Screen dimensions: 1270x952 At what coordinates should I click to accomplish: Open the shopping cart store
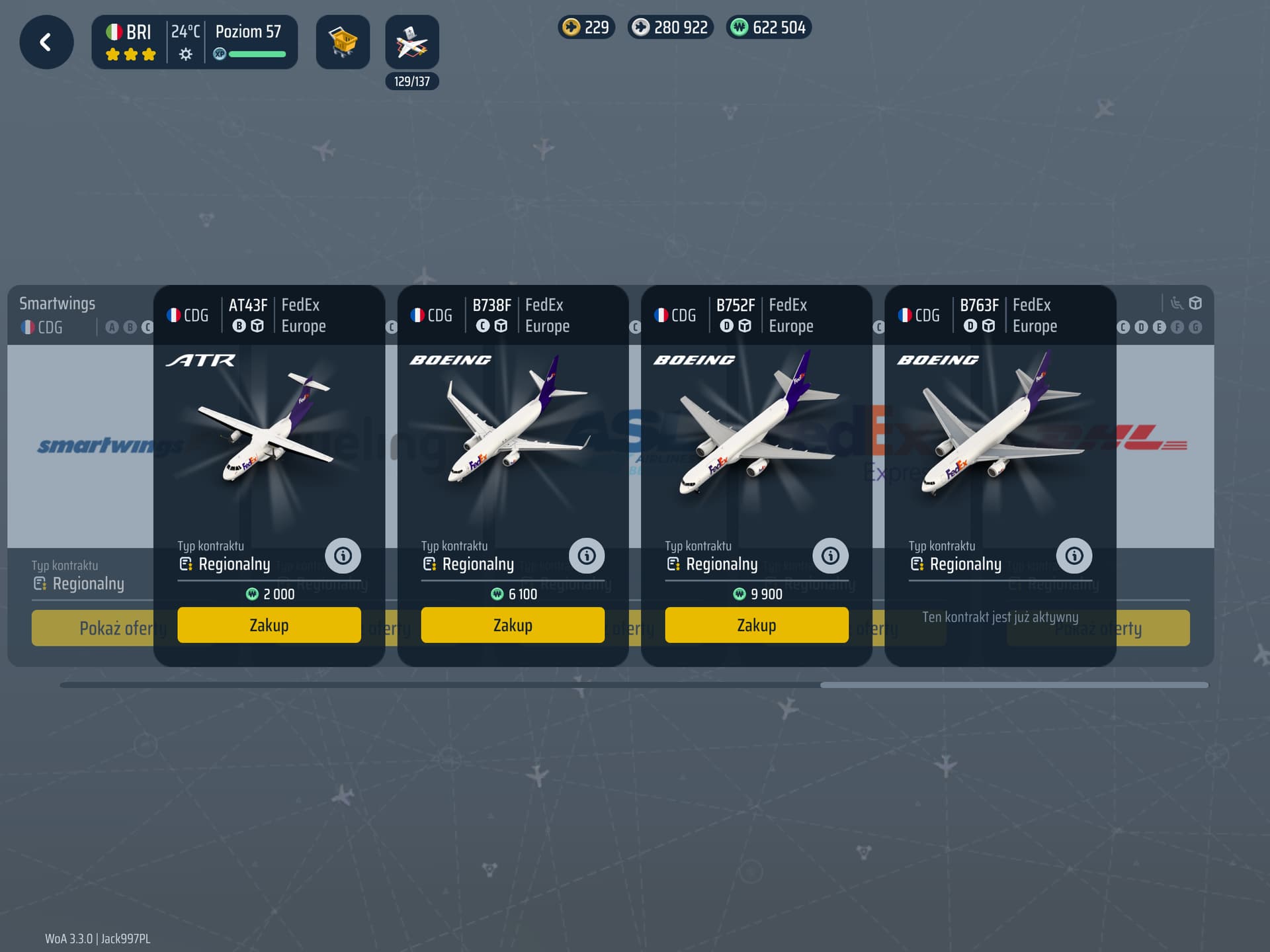point(343,42)
